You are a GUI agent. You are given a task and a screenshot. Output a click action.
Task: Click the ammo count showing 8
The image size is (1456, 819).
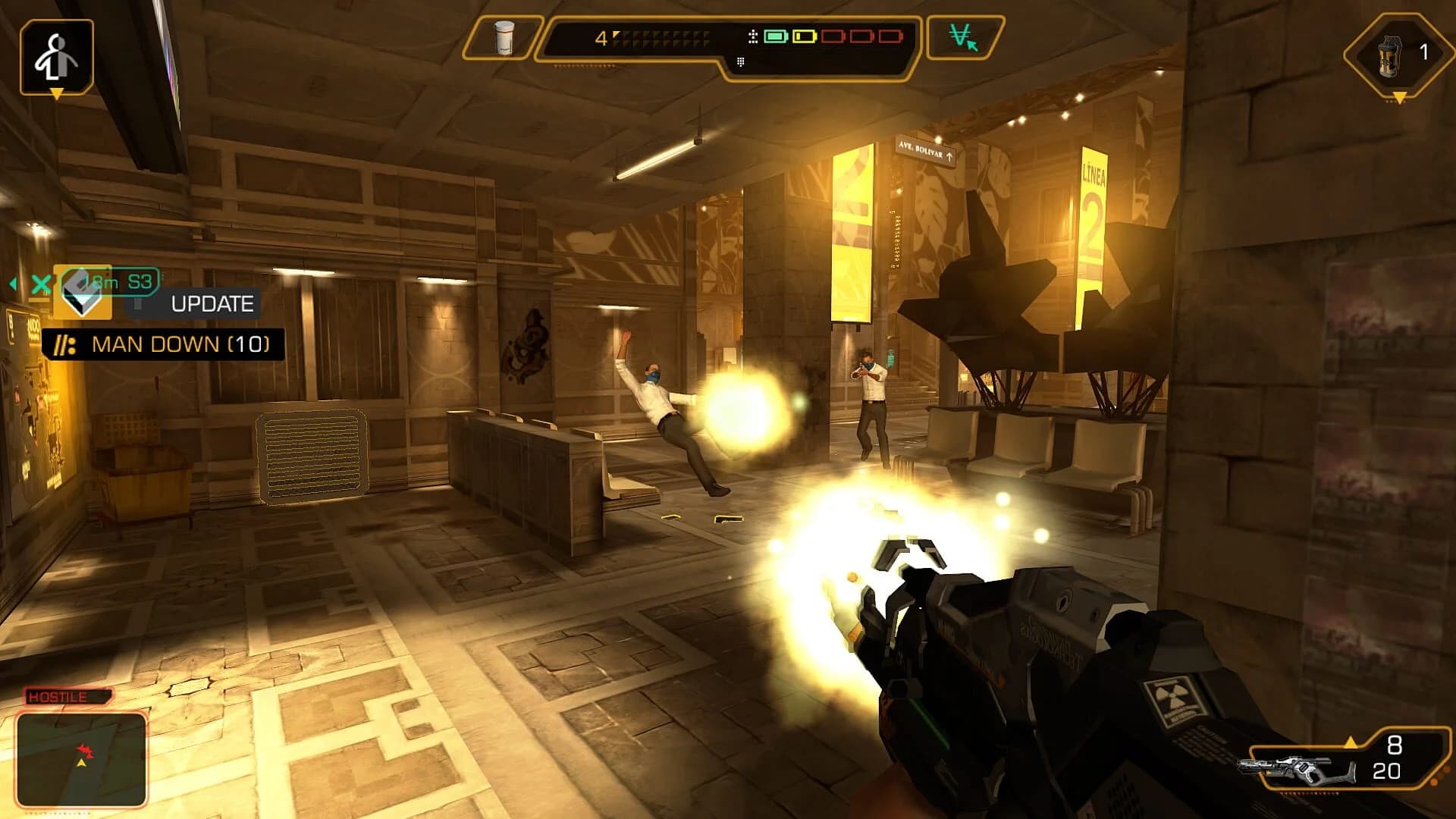pos(1395,745)
